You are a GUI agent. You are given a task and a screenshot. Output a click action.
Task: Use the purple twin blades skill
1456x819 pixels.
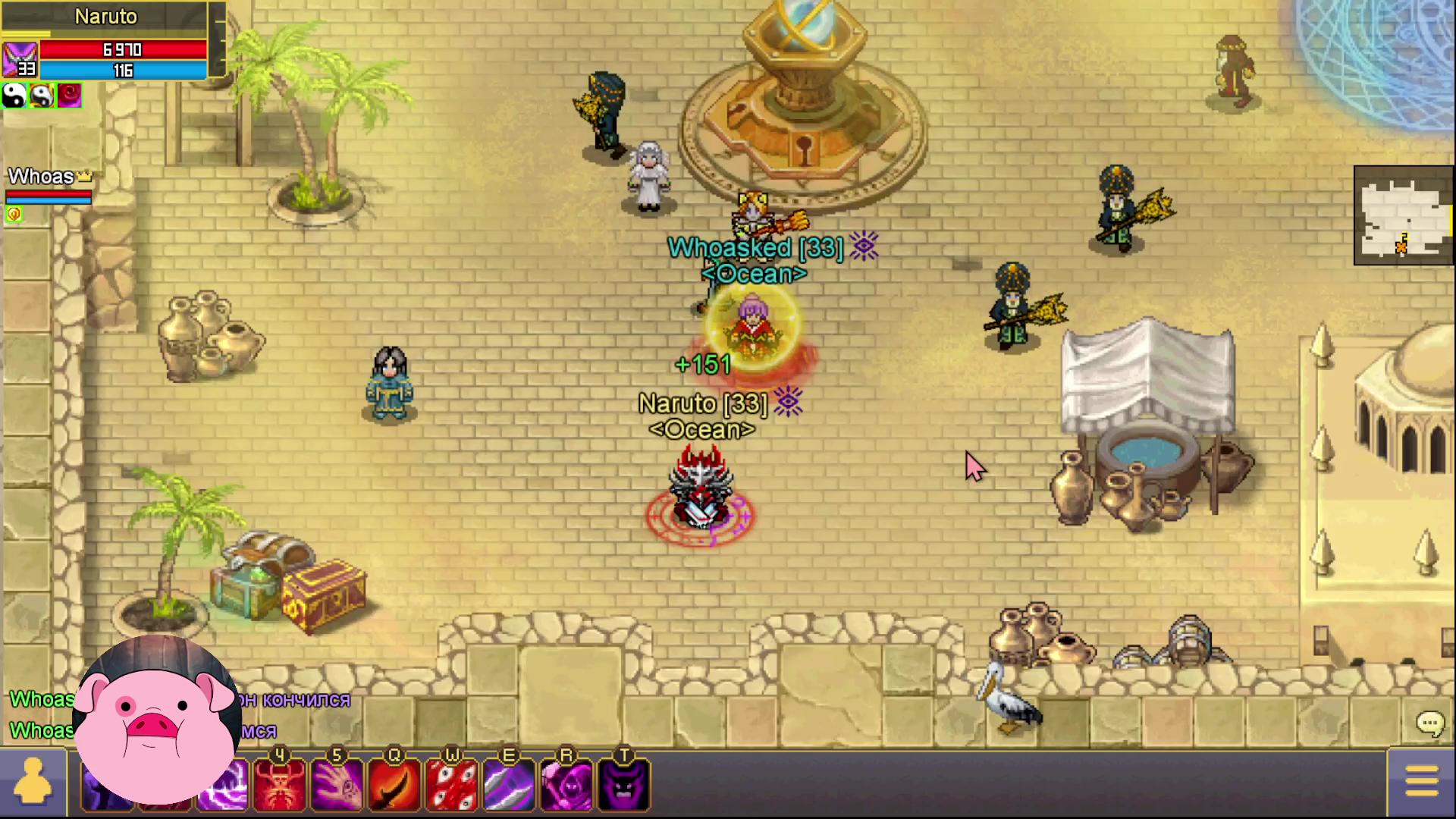point(509,784)
